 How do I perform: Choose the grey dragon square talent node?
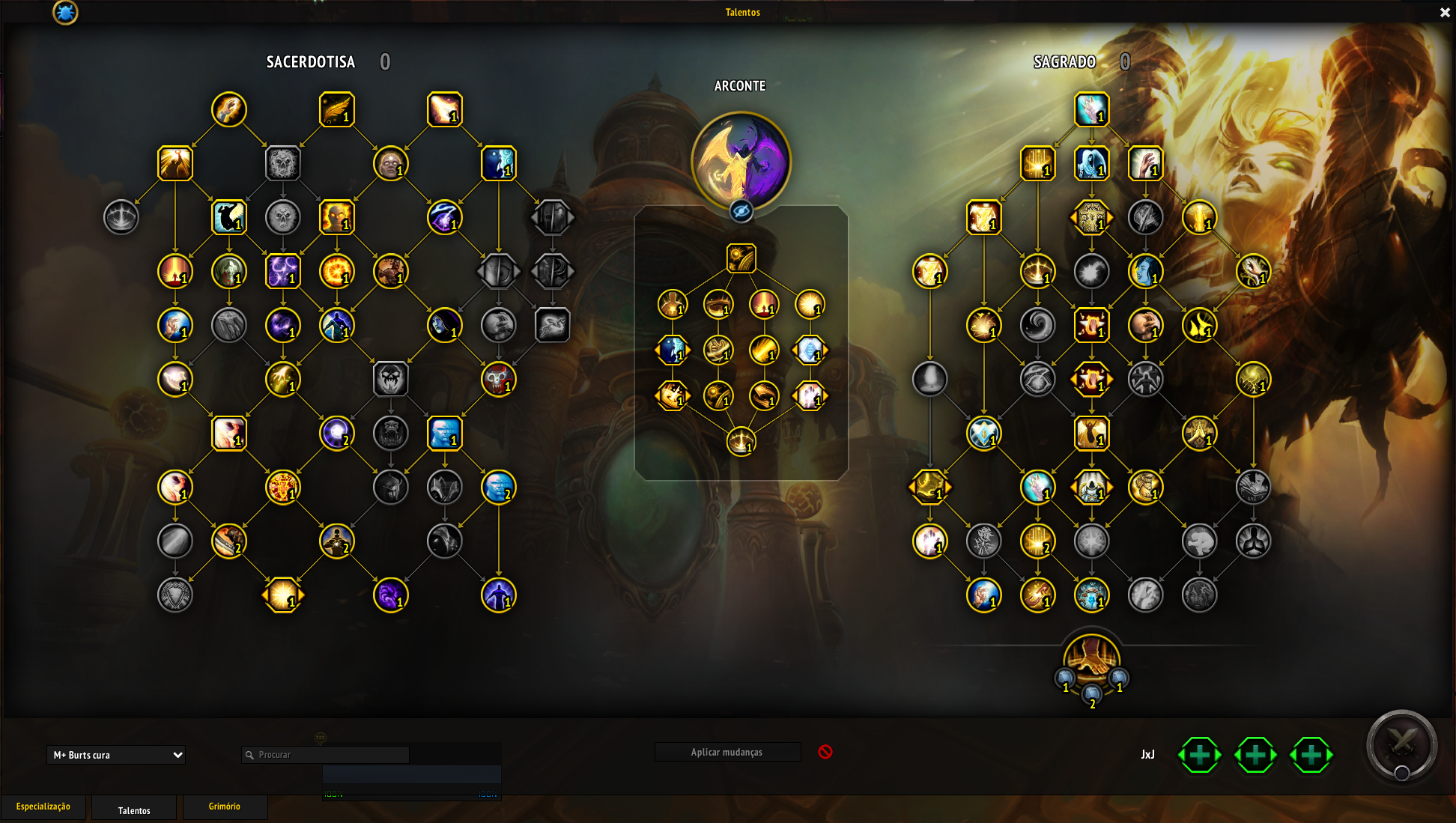click(553, 326)
